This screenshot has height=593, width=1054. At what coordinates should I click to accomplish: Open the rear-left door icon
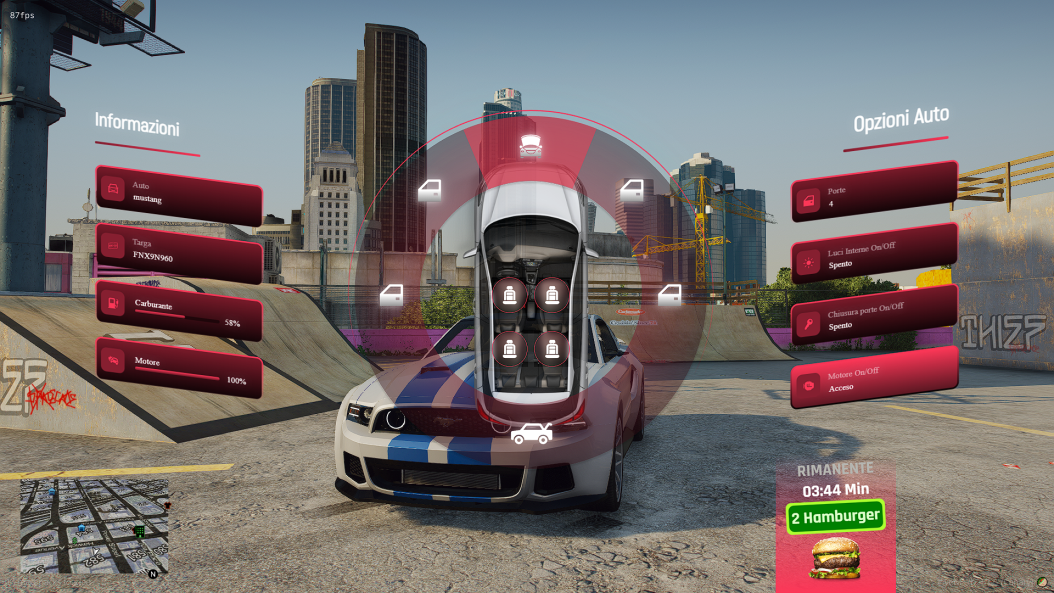click(393, 295)
